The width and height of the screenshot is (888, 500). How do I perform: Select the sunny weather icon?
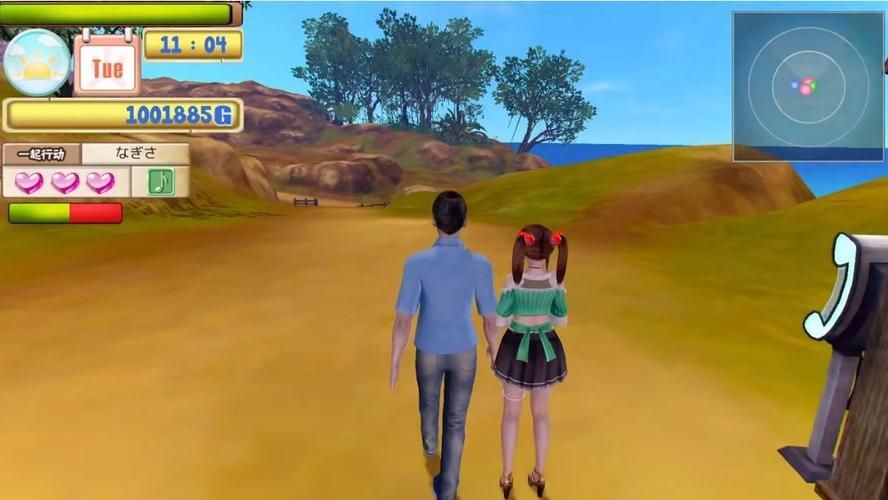click(x=37, y=62)
